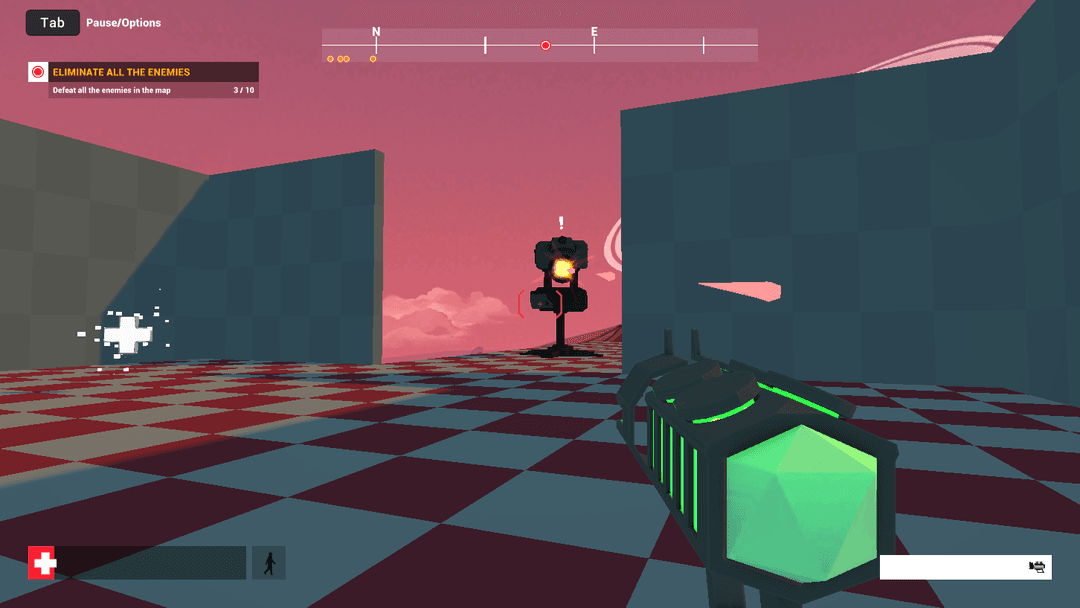Viewport: 1080px width, 608px height.
Task: Click the compass bar at the top
Action: pyautogui.click(x=539, y=45)
